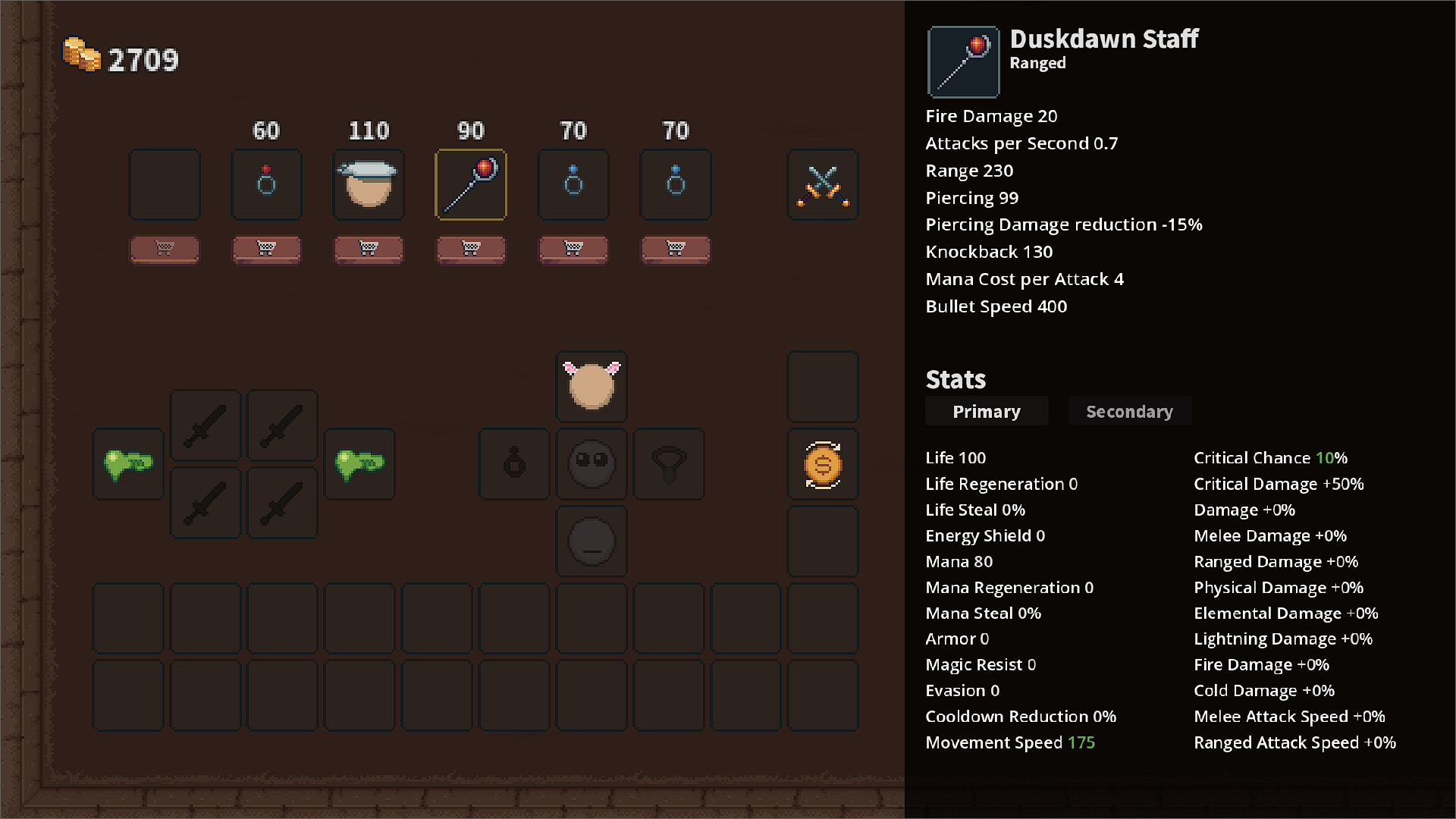Select the rightmost blue ring priced 70
Screen dimensions: 1456x819
675,184
